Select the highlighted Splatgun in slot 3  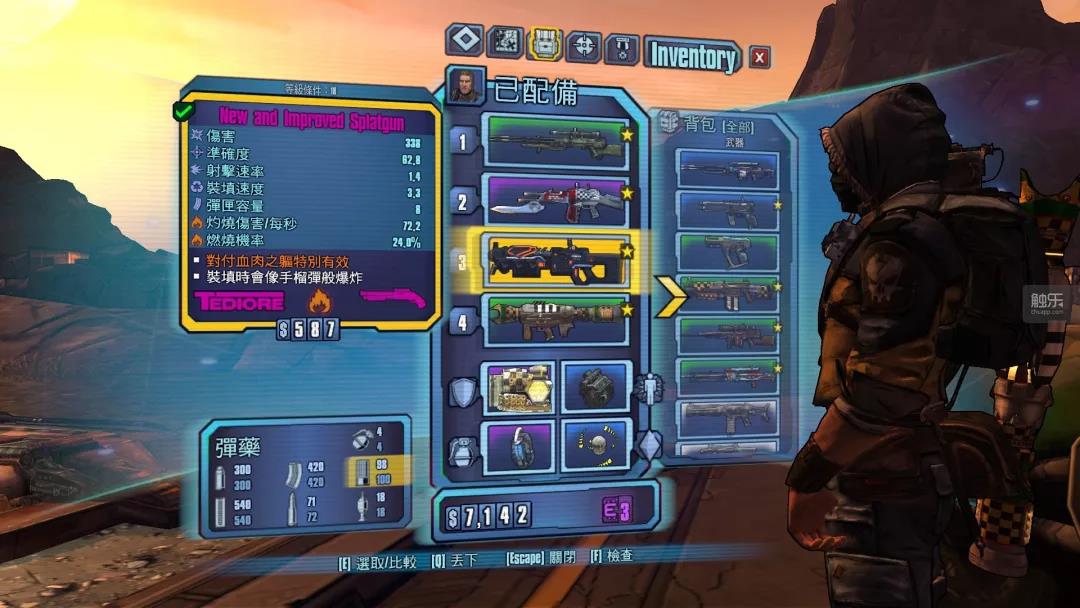pos(555,259)
